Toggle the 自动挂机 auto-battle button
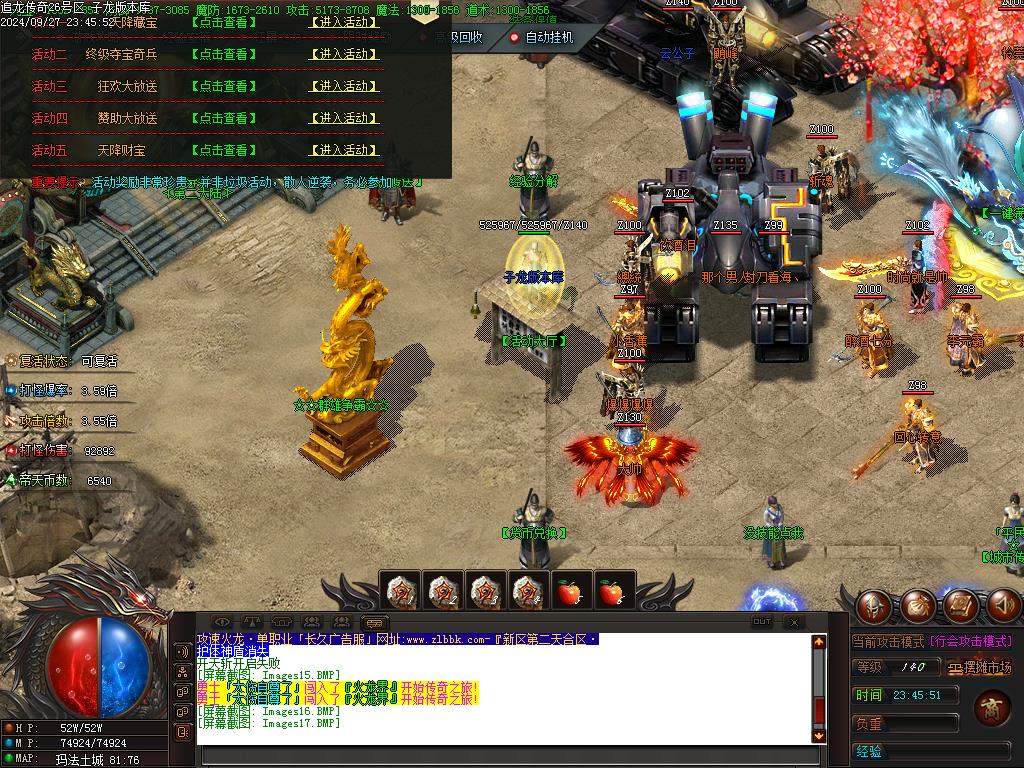Image resolution: width=1024 pixels, height=768 pixels. (541, 37)
